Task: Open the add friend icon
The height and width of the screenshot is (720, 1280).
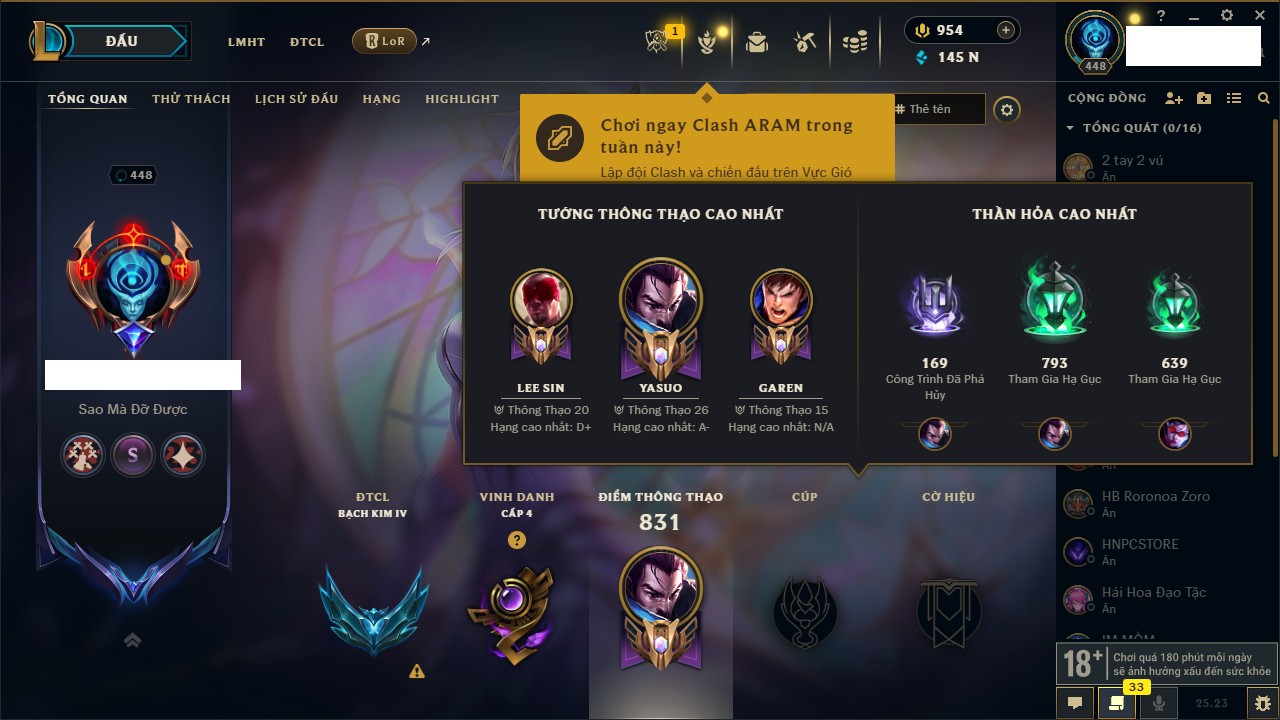Action: 1174,99
